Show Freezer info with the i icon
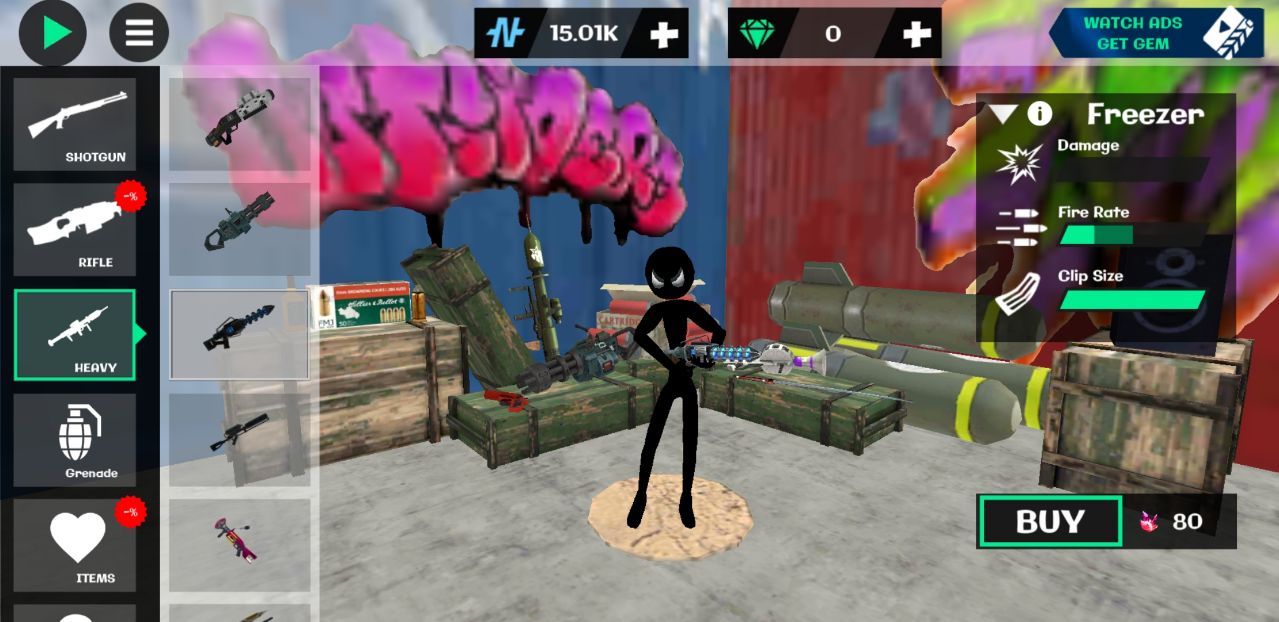Viewport: 1279px width, 622px height. (1040, 114)
